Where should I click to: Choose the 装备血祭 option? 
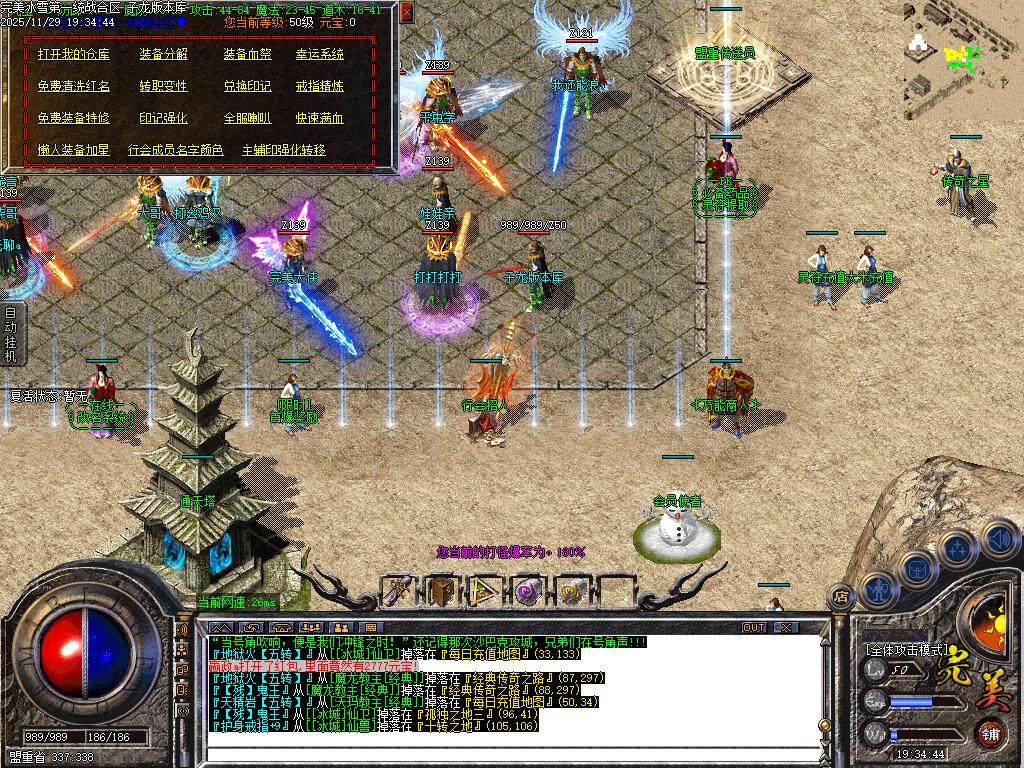[247, 54]
